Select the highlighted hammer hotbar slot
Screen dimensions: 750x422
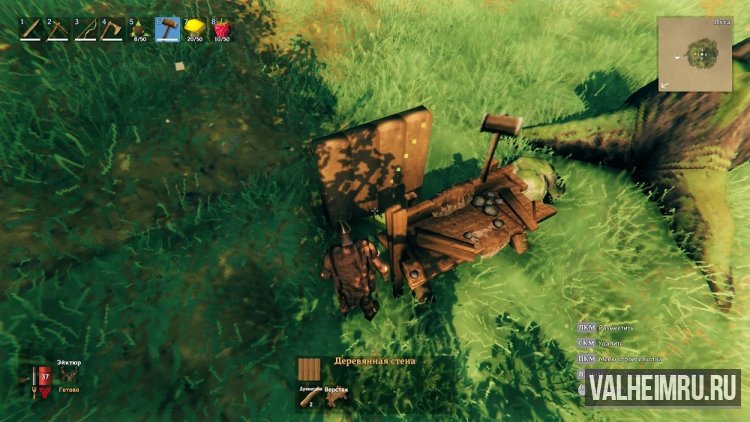pos(166,31)
